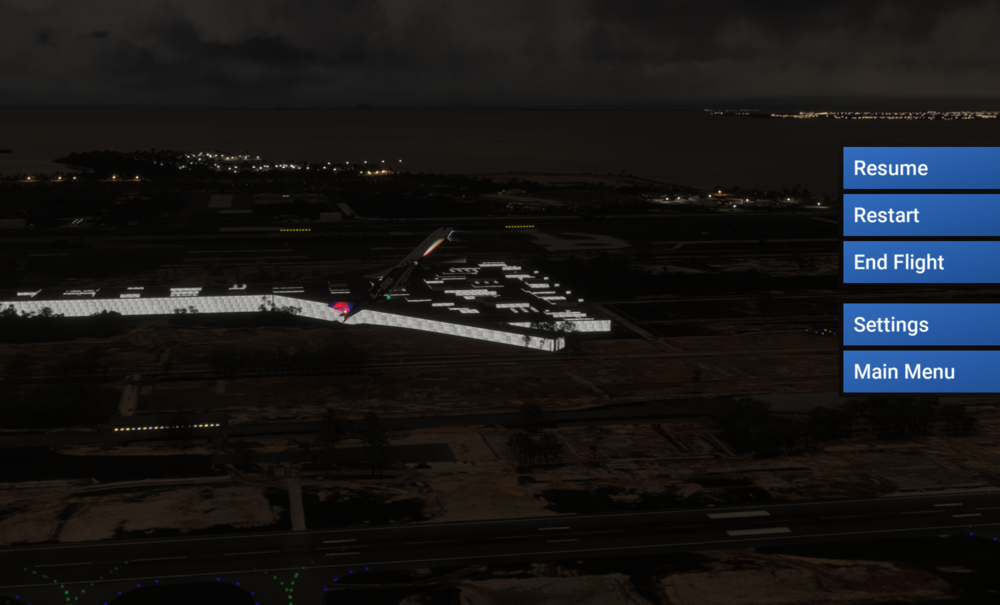The height and width of the screenshot is (605, 1000).
Task: Restart the current flight
Action: (920, 215)
